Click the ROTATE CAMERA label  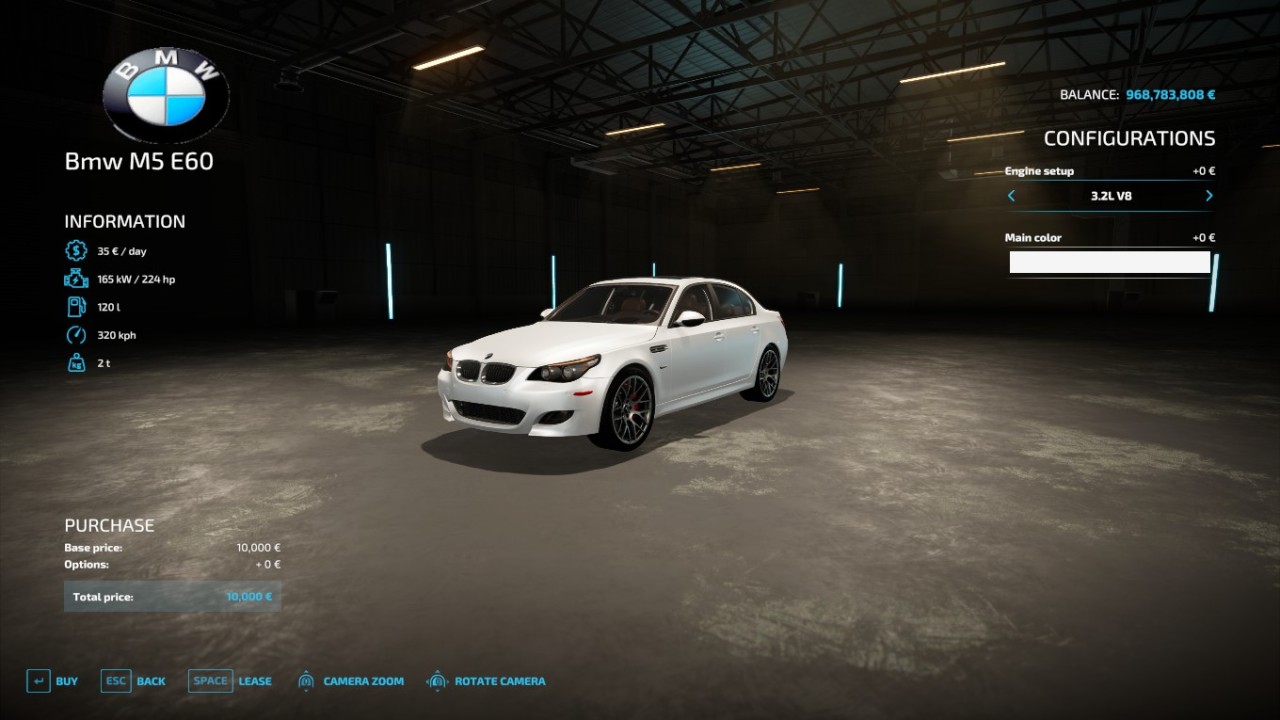click(x=500, y=681)
